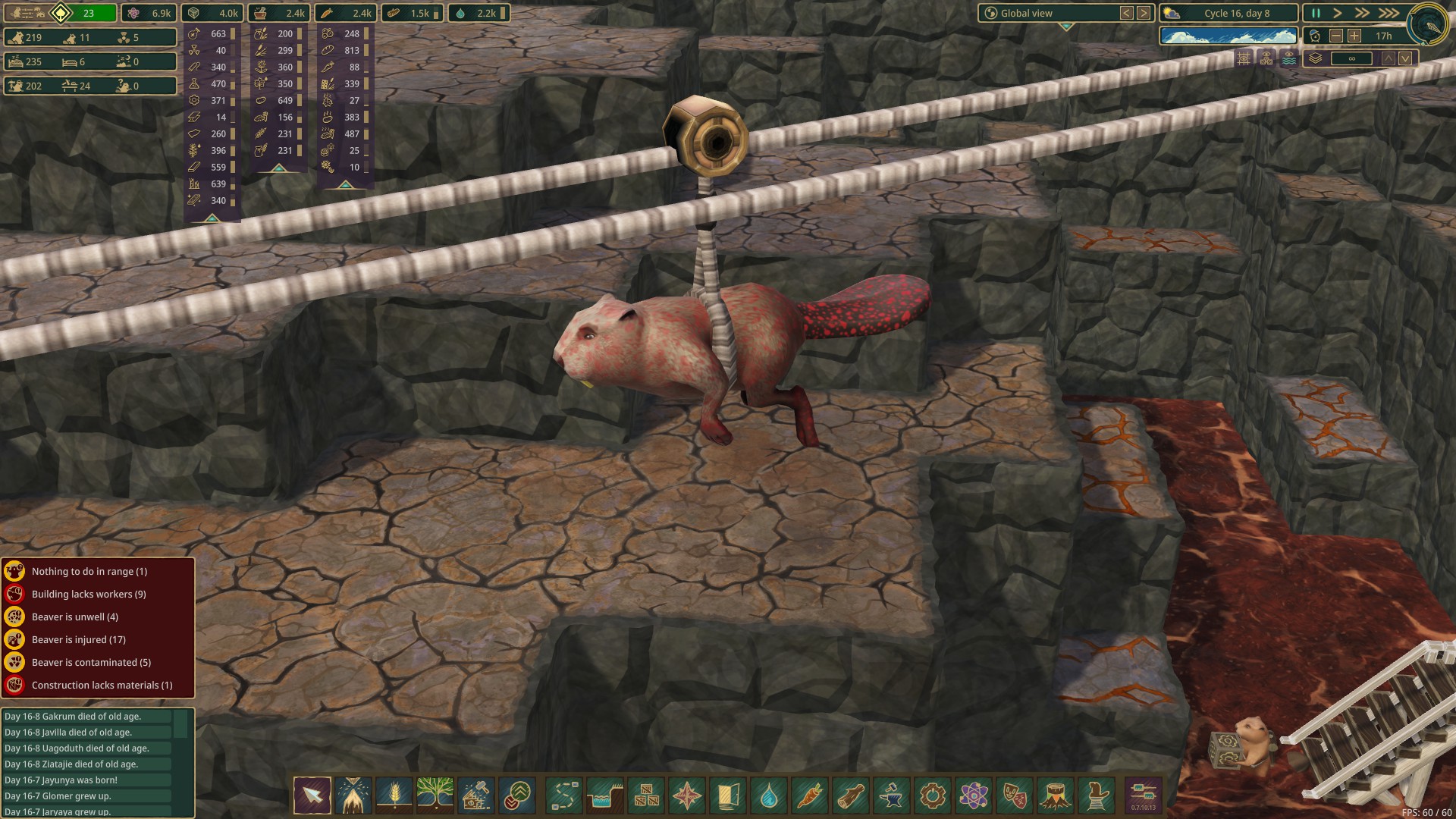Toggle the water visibility eye icon
Image resolution: width=1456 pixels, height=819 pixels.
1289,58
